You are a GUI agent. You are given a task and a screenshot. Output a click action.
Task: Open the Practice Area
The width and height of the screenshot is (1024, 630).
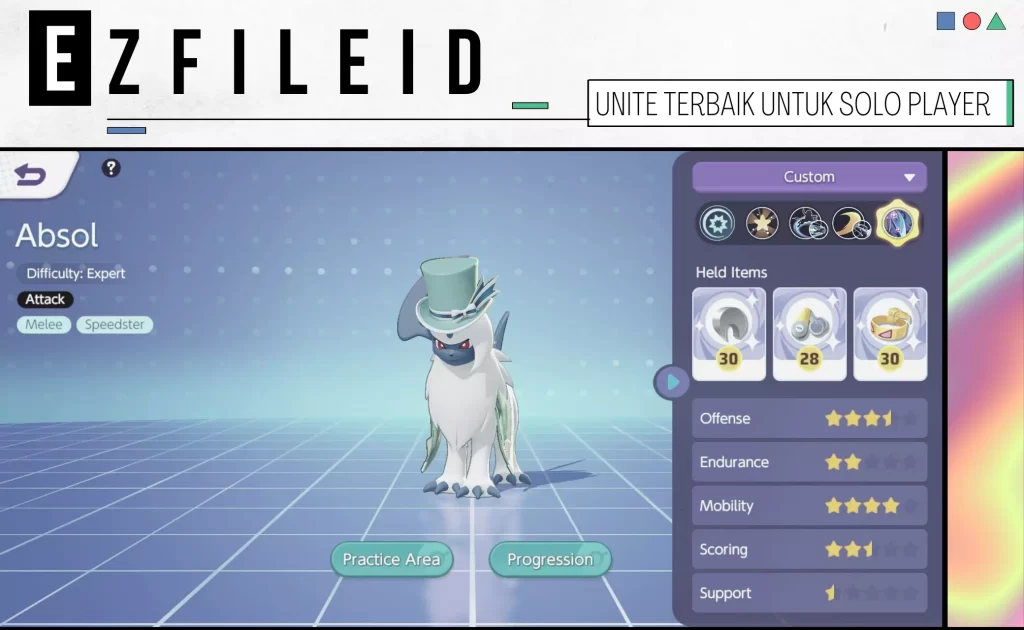(391, 559)
